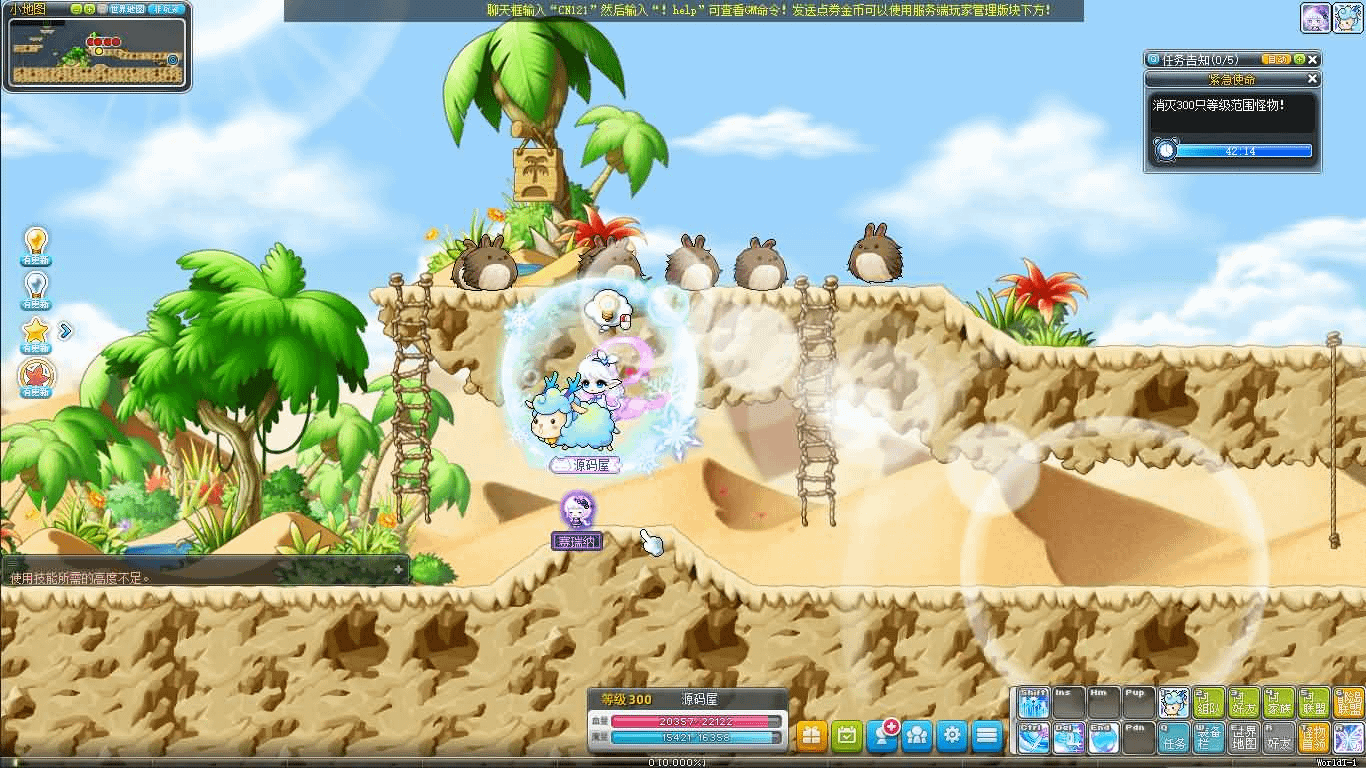
Task: Close the 紧急使命 mission panel
Action: tap(1313, 79)
